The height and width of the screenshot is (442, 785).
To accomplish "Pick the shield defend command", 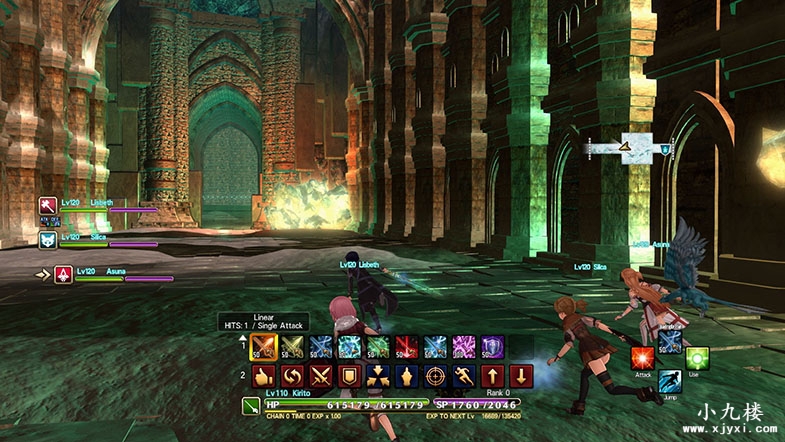I will coord(349,377).
